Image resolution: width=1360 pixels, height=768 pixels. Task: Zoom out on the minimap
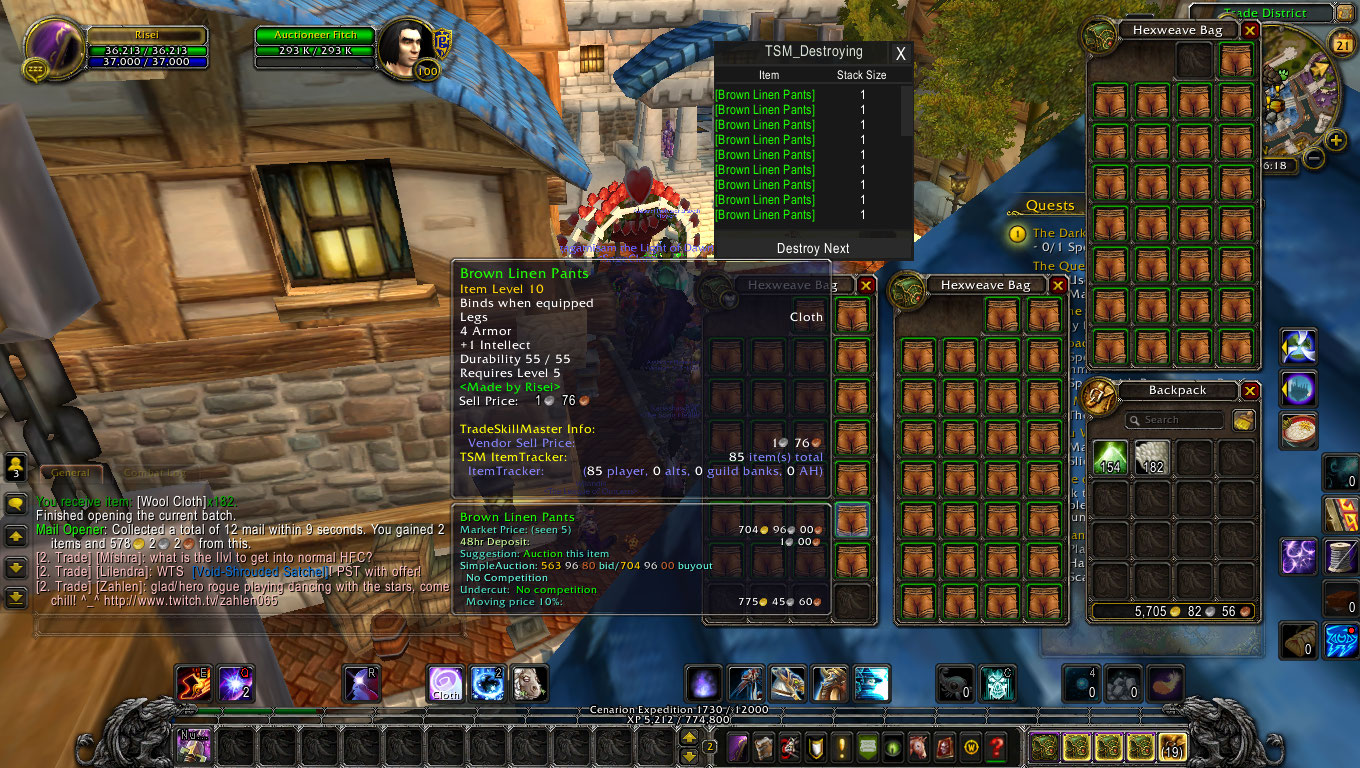tap(1314, 159)
